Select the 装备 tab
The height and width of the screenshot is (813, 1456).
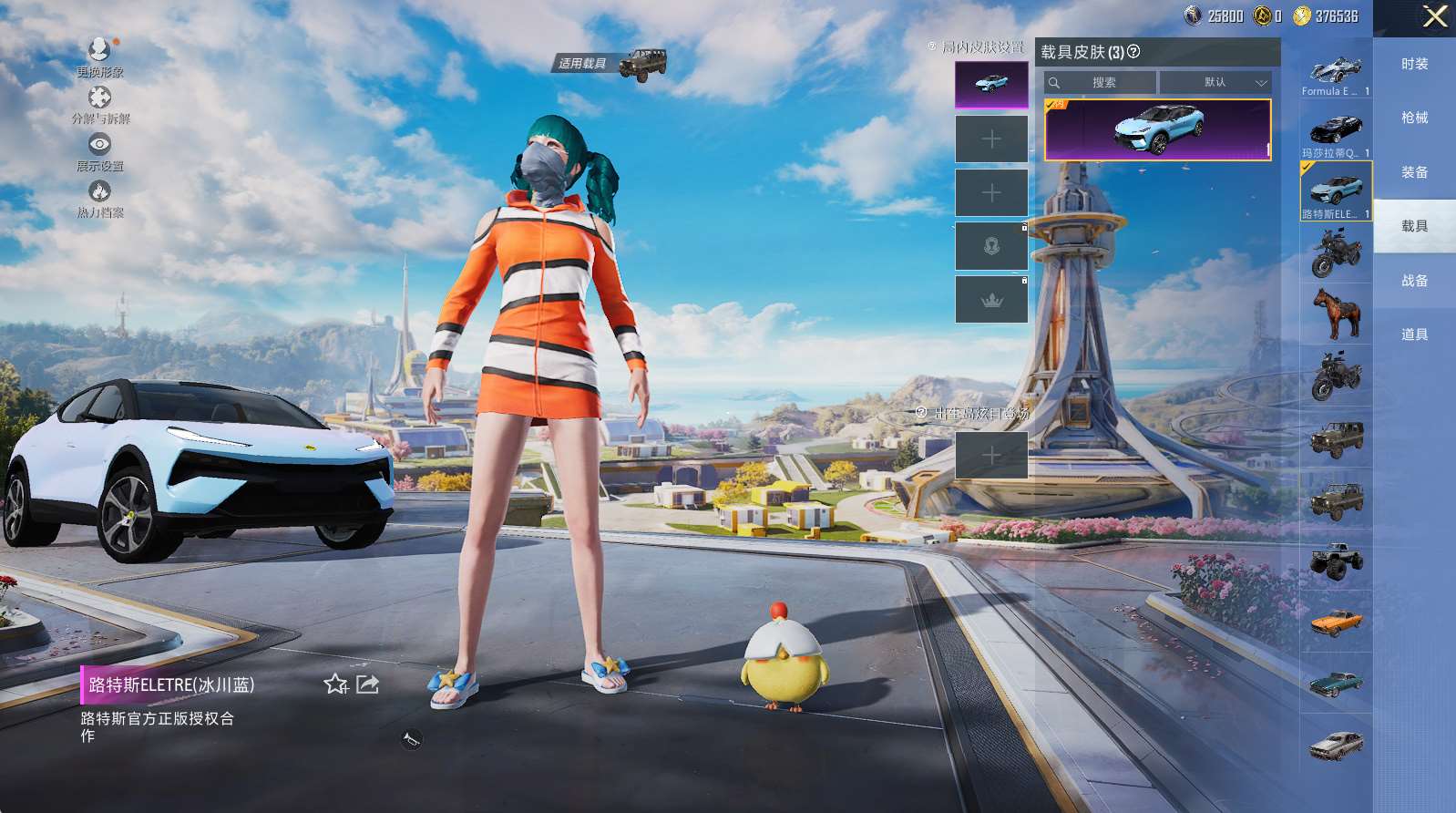tap(1414, 172)
